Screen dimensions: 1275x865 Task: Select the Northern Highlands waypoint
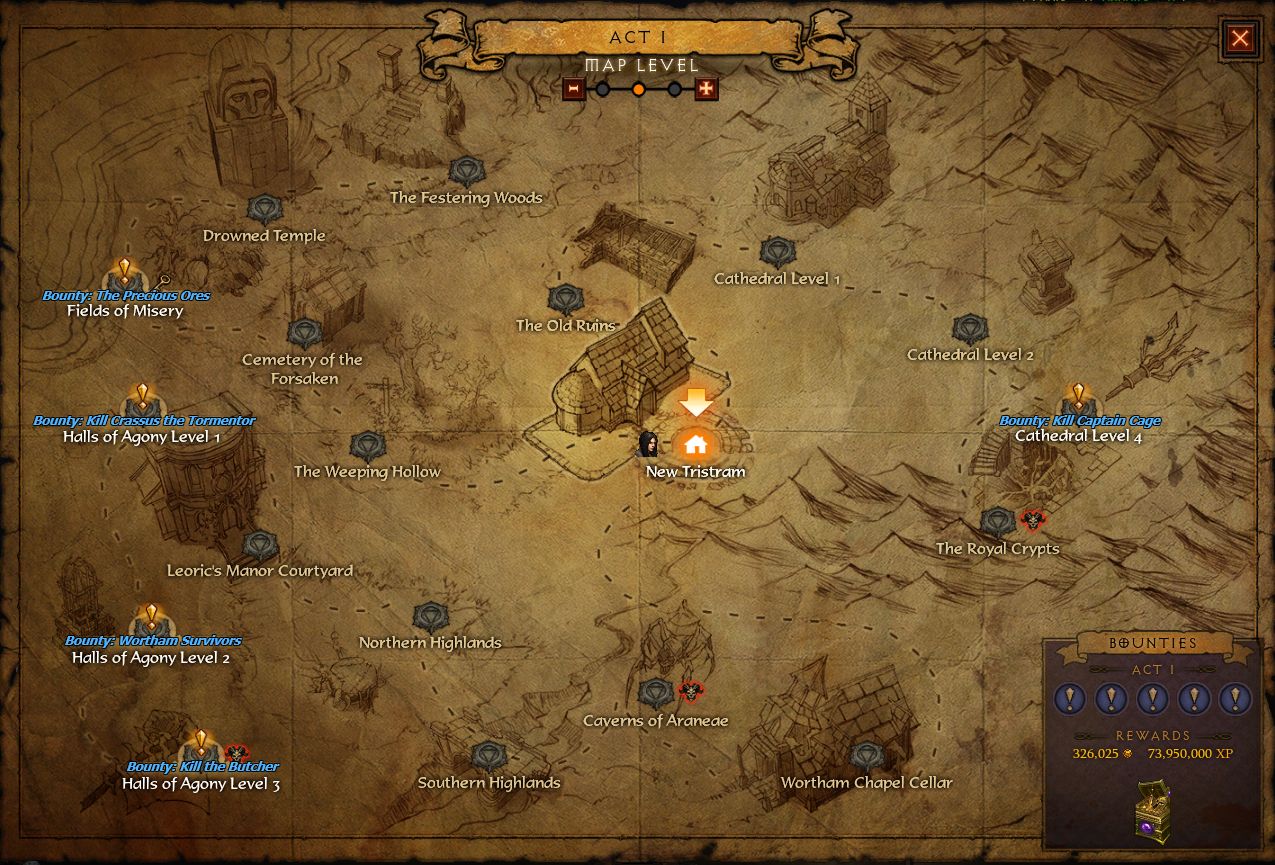point(430,617)
